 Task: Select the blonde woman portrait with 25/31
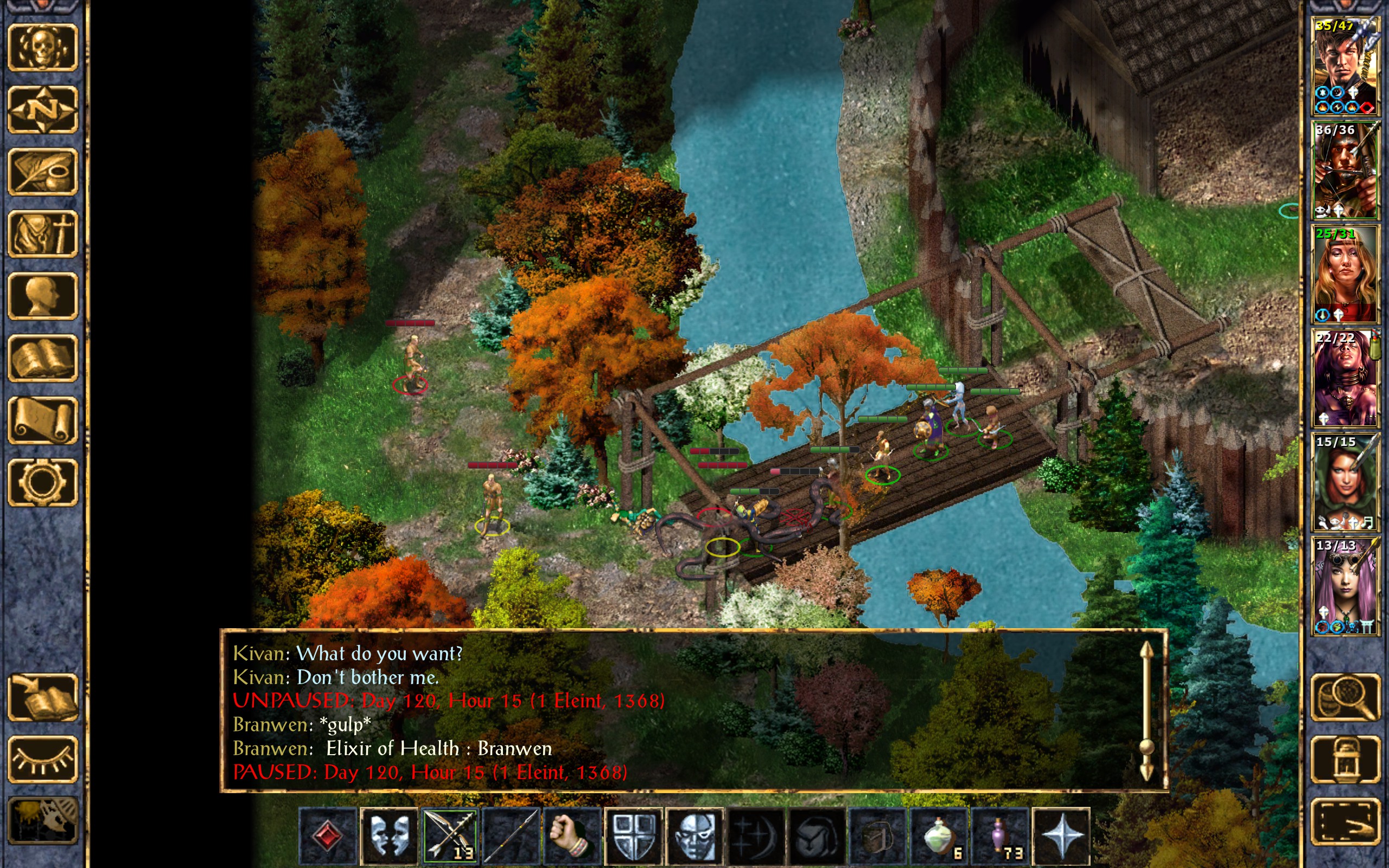click(x=1345, y=274)
